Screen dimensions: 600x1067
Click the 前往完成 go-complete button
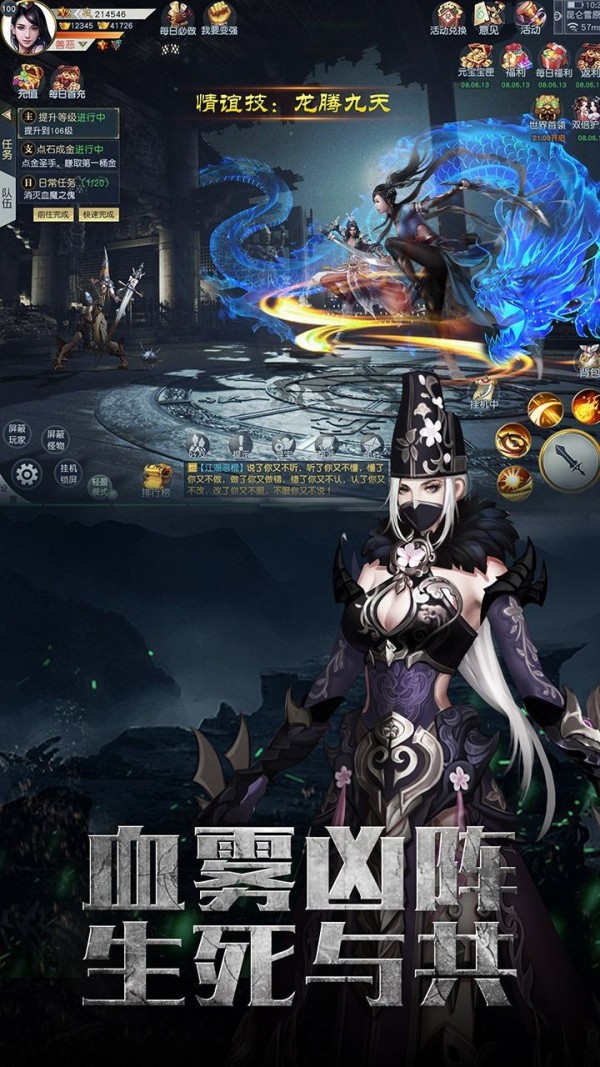54,214
